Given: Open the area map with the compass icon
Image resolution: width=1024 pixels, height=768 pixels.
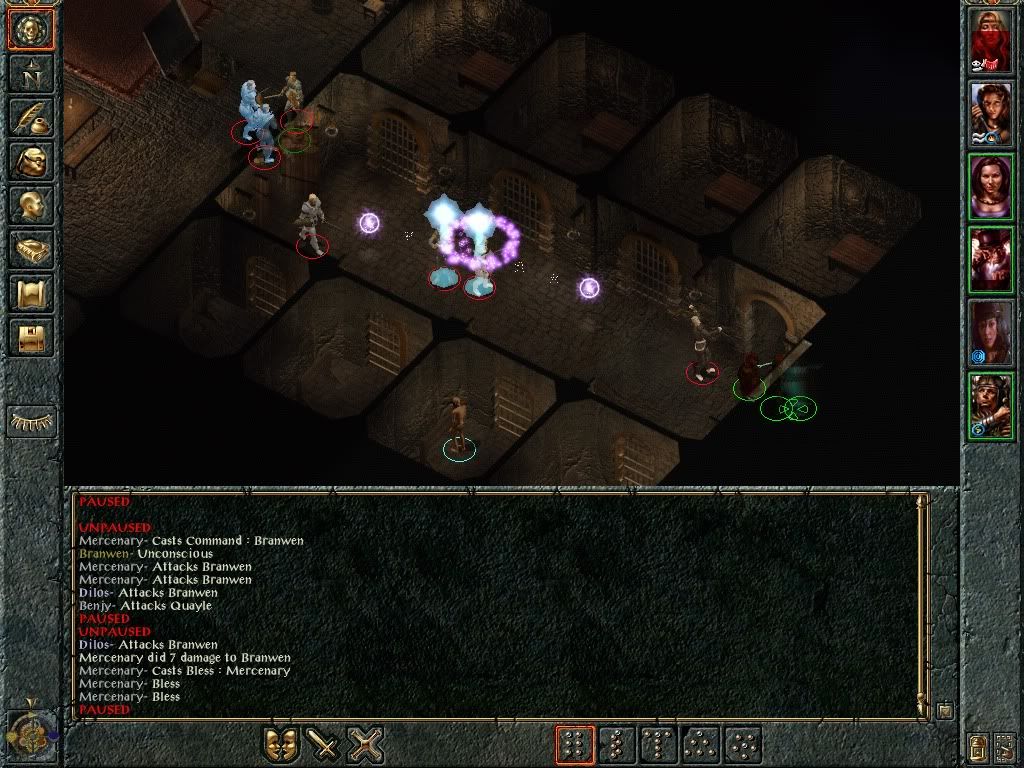Looking at the screenshot, I should point(32,73).
